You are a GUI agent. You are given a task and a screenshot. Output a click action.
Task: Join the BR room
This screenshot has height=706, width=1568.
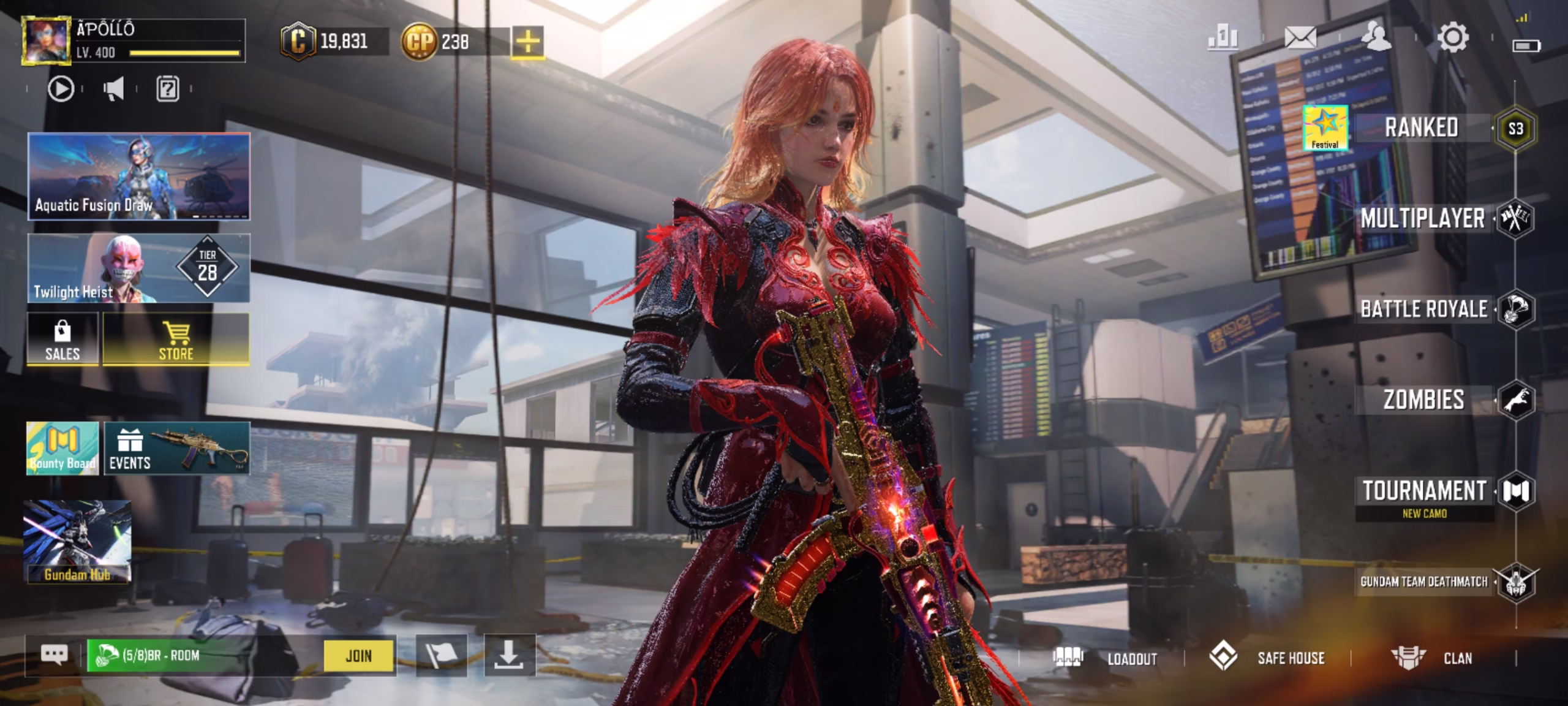click(x=359, y=656)
